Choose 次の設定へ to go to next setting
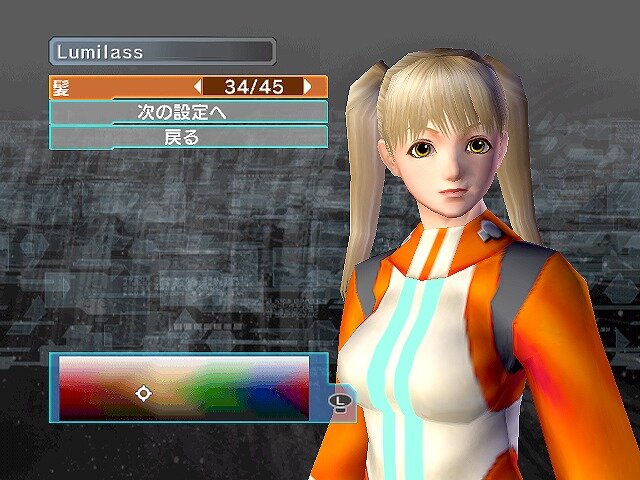The image size is (640, 480). tap(188, 112)
